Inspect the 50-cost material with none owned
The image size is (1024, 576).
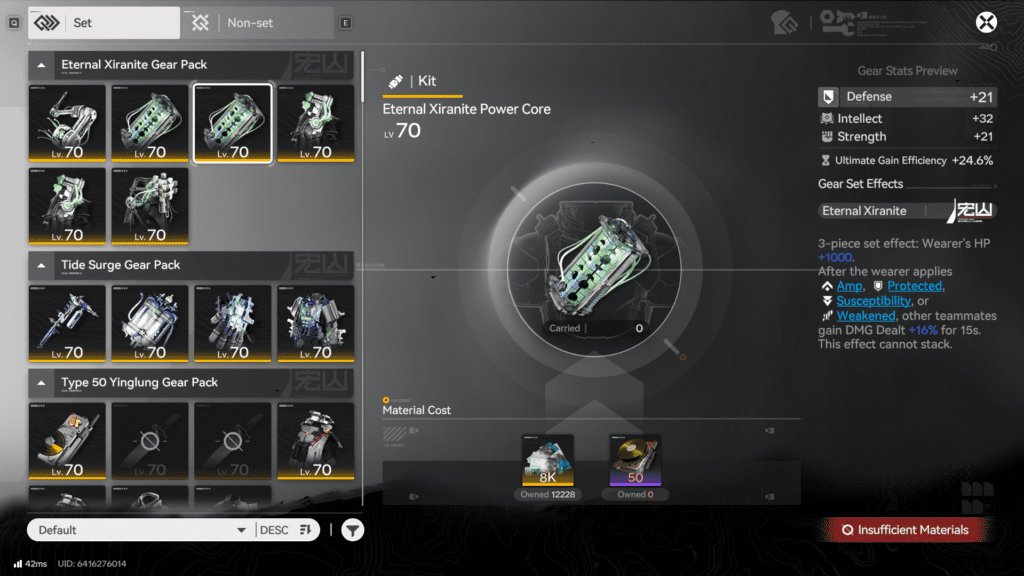click(x=635, y=460)
